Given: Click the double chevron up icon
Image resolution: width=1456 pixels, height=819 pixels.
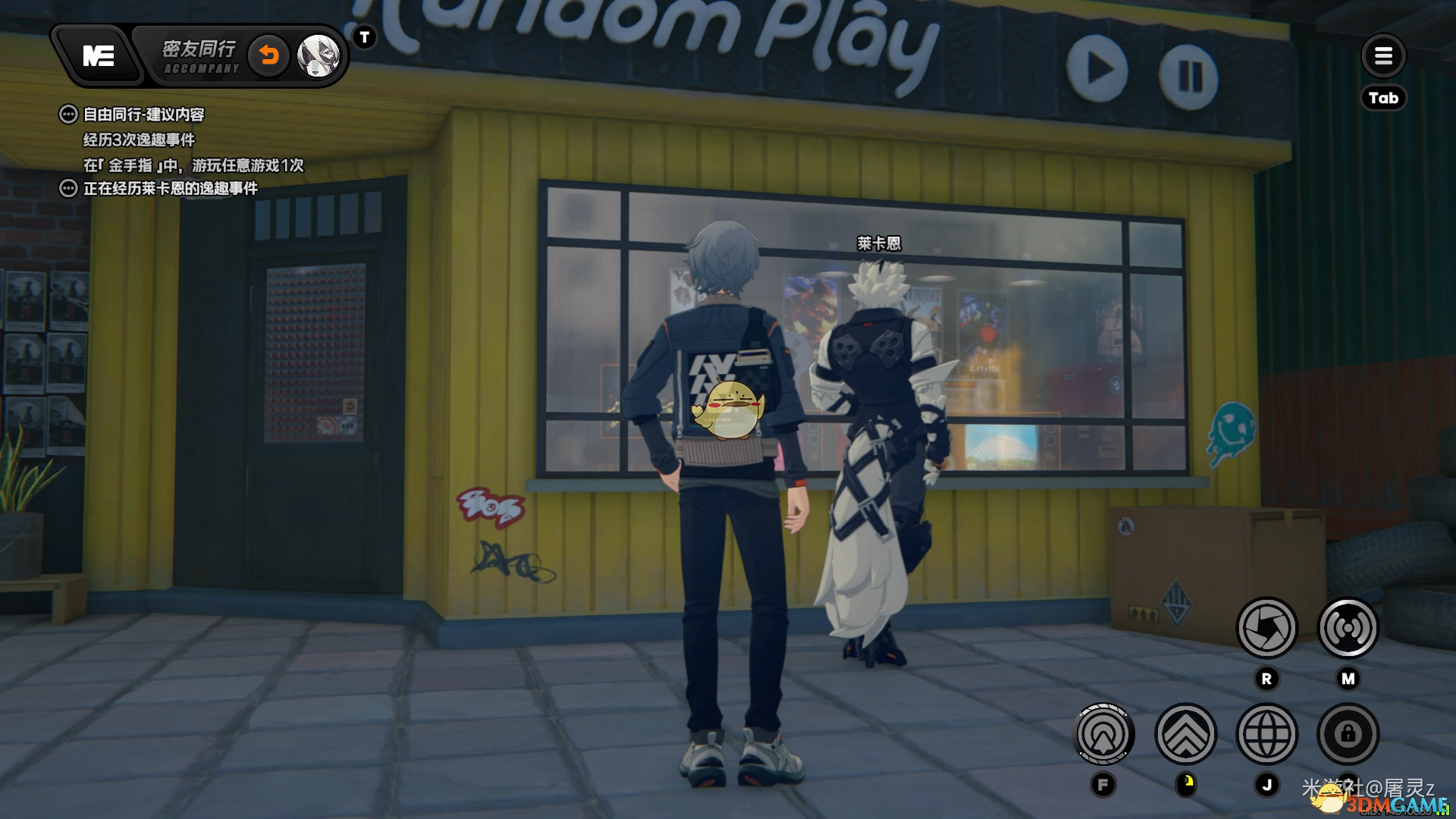Looking at the screenshot, I should point(1185,734).
